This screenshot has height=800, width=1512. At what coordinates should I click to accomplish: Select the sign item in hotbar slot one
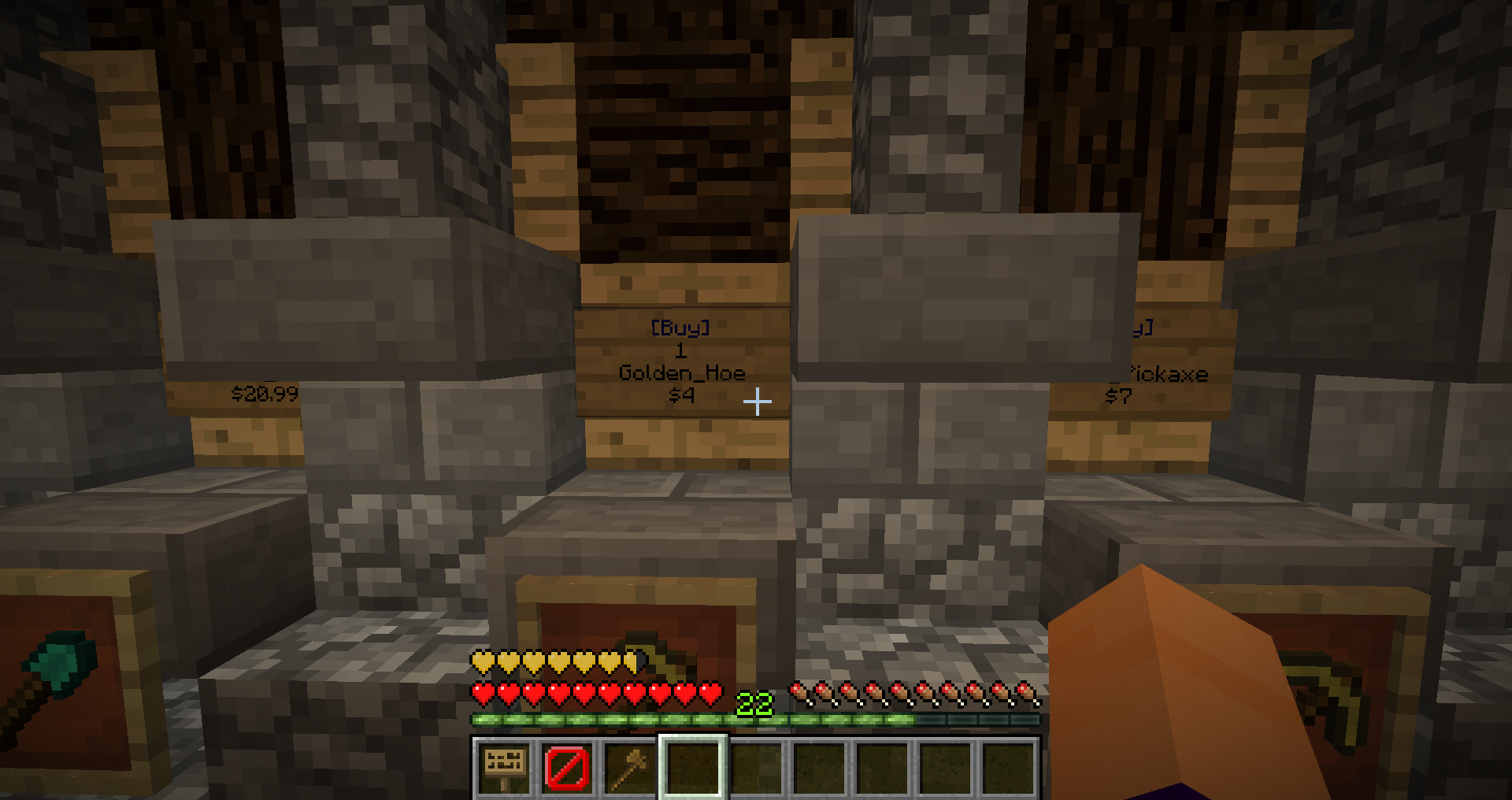[x=504, y=769]
